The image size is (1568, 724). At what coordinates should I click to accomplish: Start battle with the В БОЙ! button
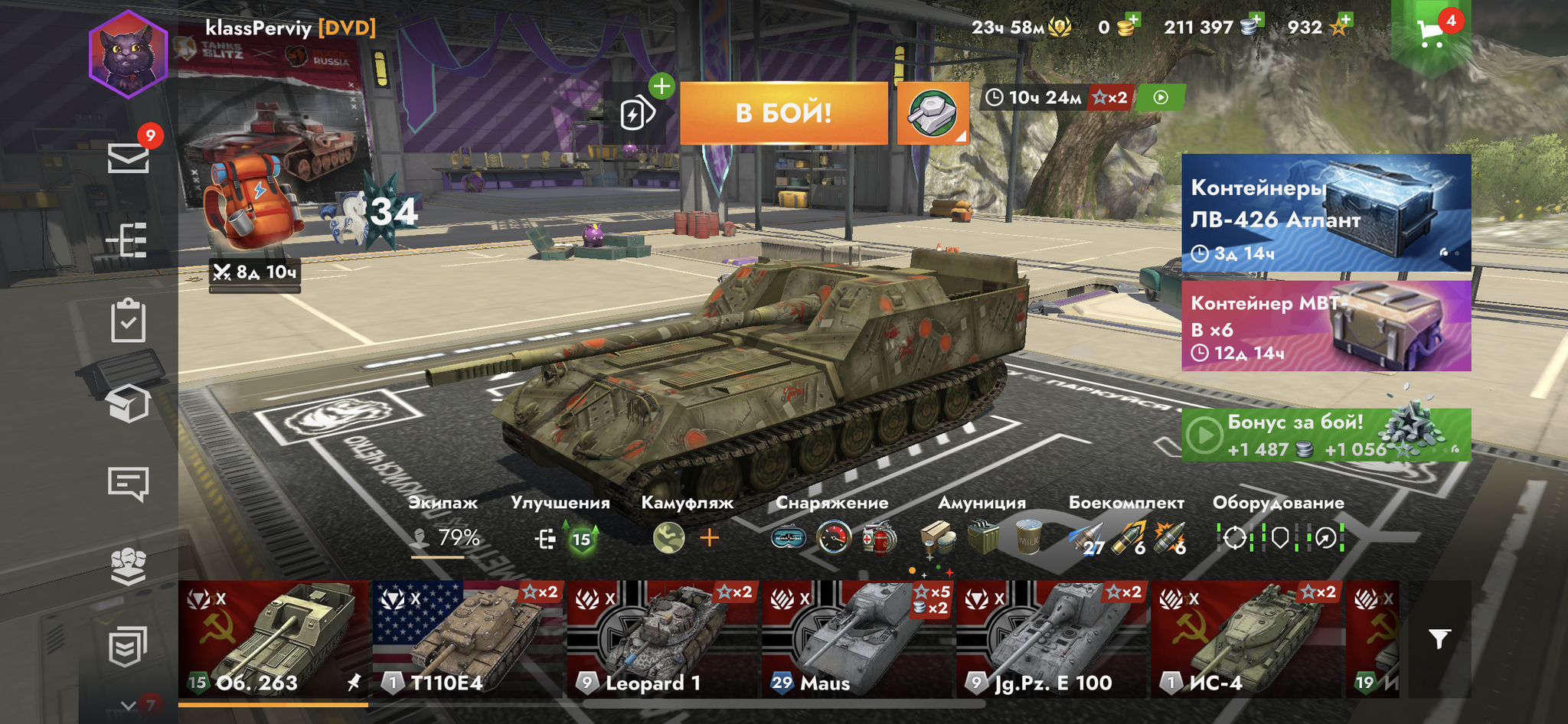[783, 113]
